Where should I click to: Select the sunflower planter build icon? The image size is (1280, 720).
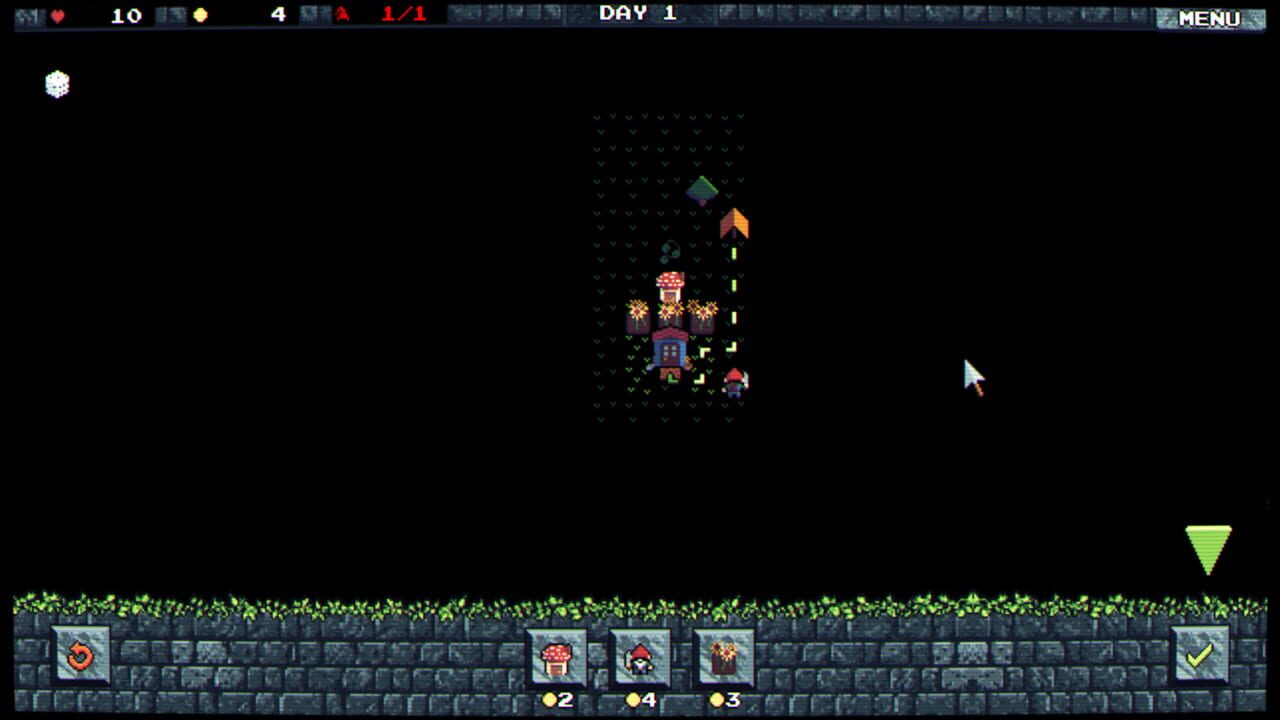tap(723, 658)
